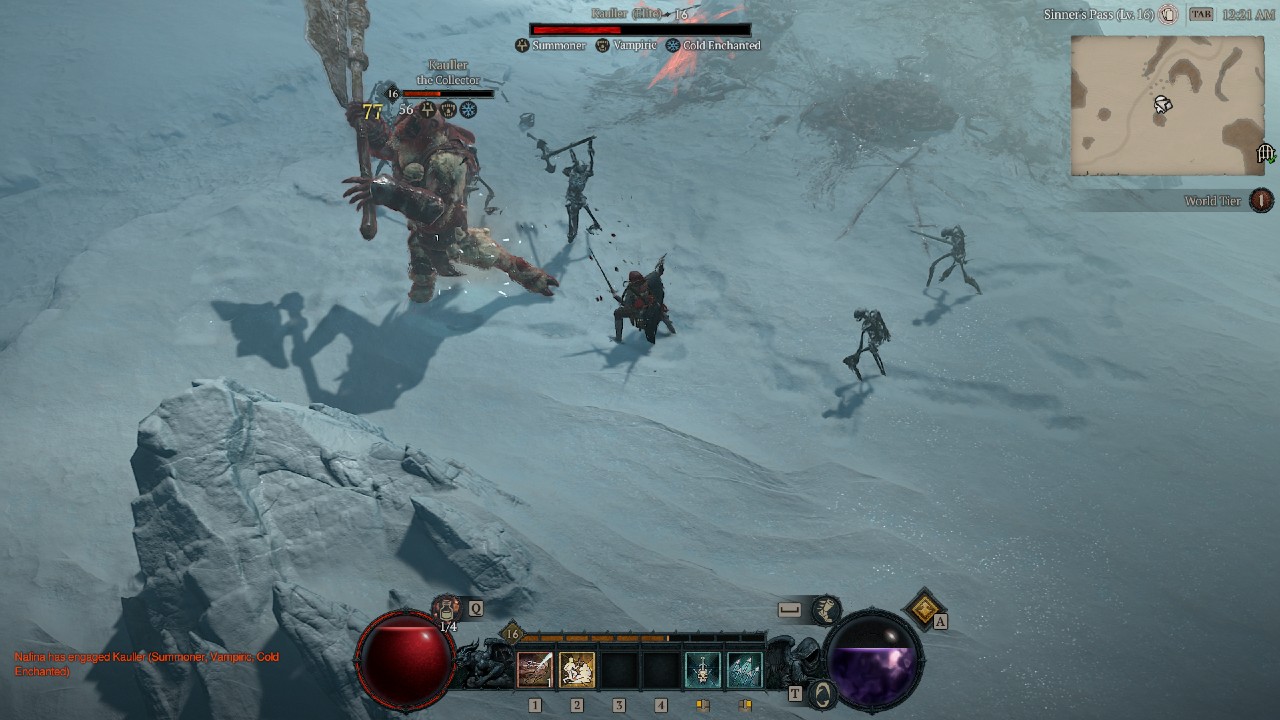Activate the first skill slot with the slash attack
Viewport: 1280px width, 720px height.
pyautogui.click(x=535, y=670)
